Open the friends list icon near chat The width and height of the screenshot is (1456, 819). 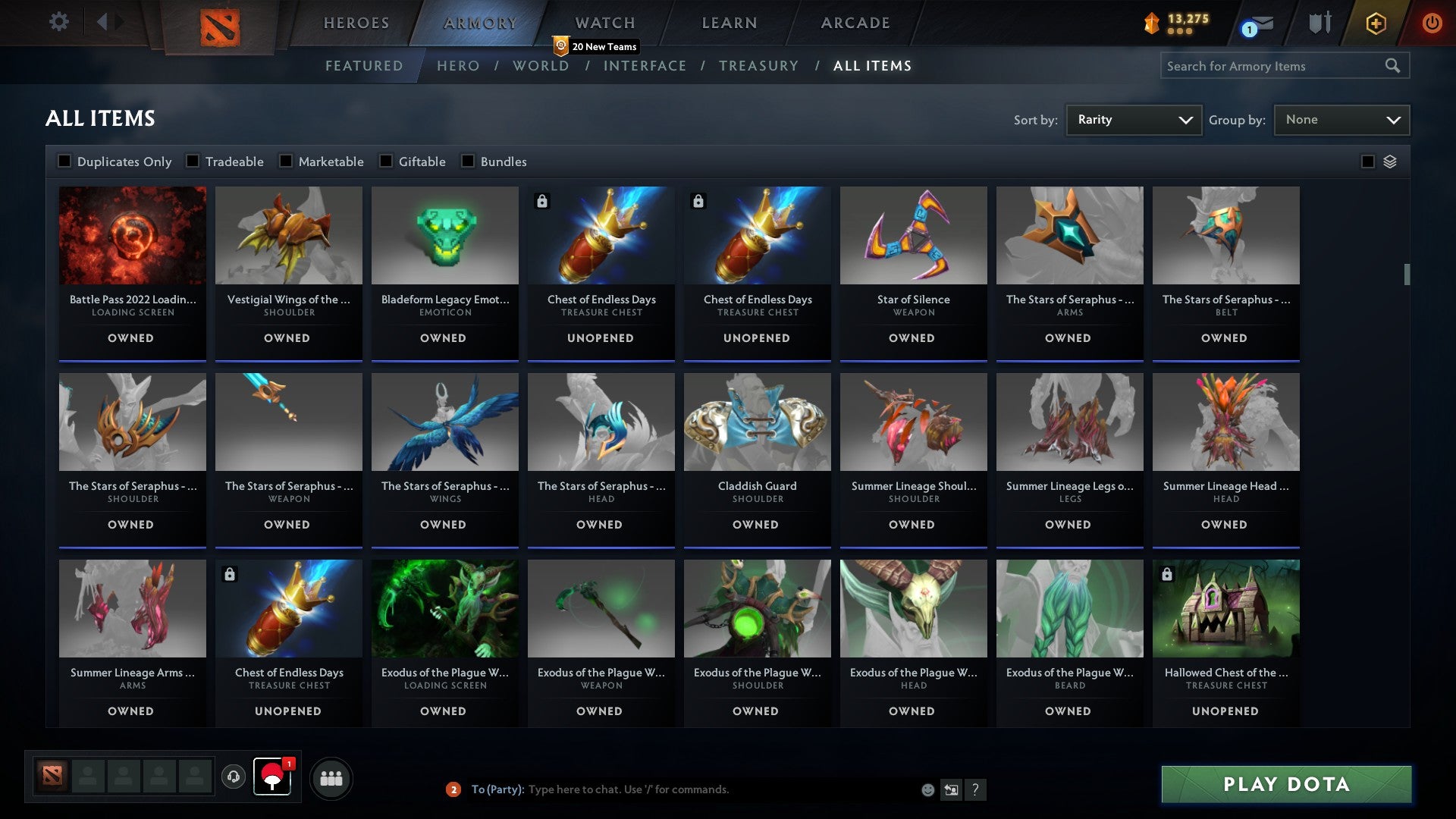click(331, 777)
